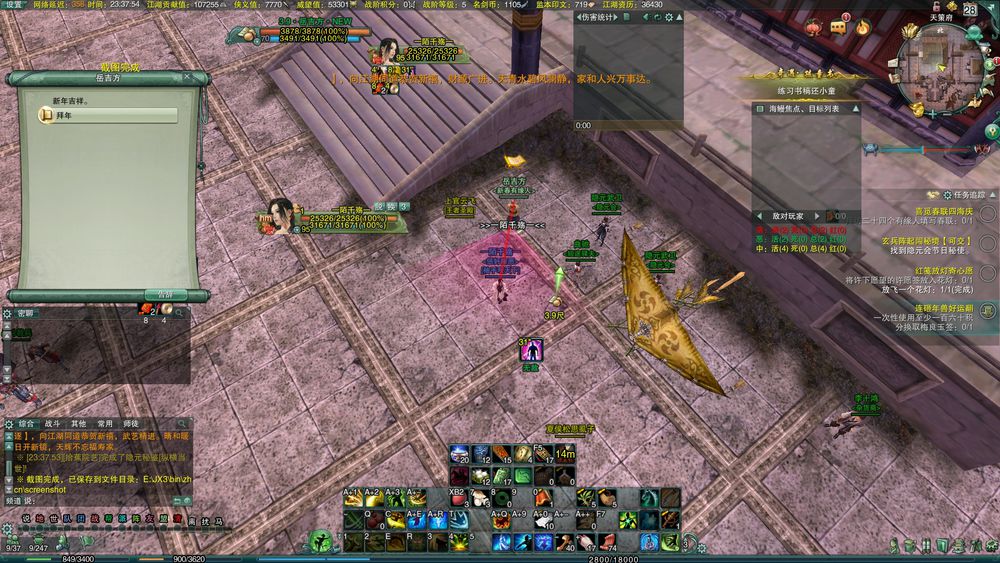Select the 红笺放灯寄心愿 quest entry
This screenshot has height=563, width=1000.
pyautogui.click(x=929, y=271)
